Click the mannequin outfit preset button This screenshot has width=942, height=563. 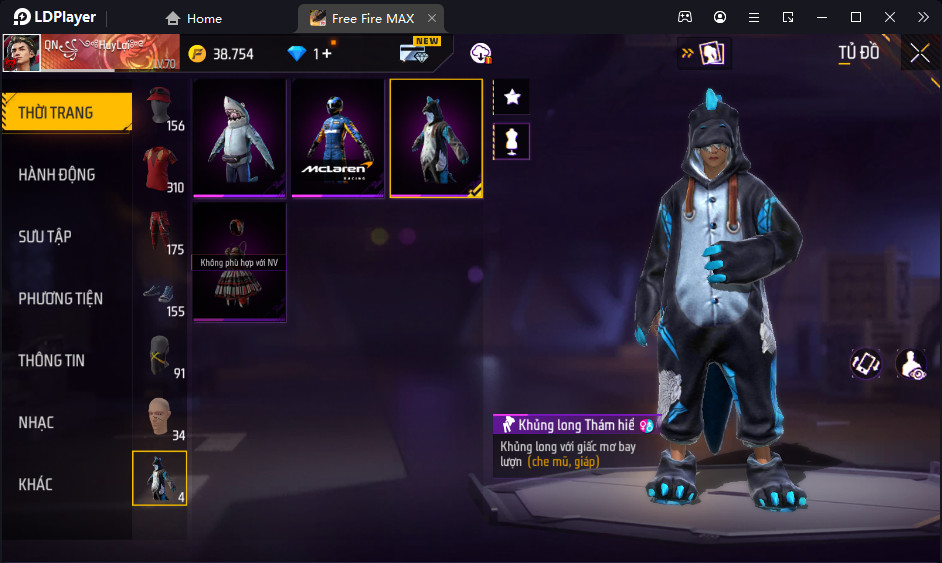click(x=512, y=141)
